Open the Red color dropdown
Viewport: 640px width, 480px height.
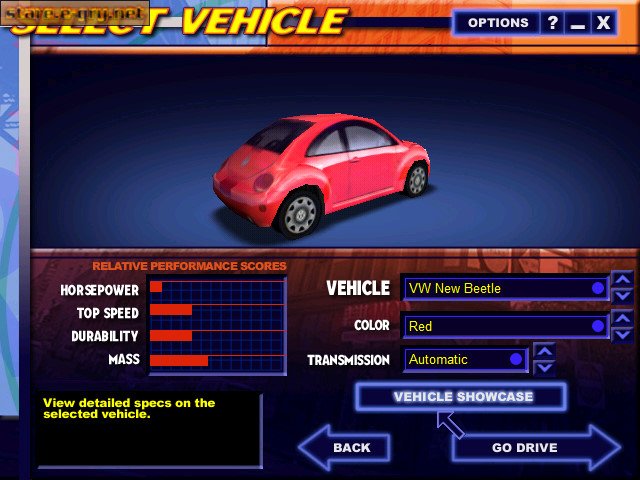(506, 326)
